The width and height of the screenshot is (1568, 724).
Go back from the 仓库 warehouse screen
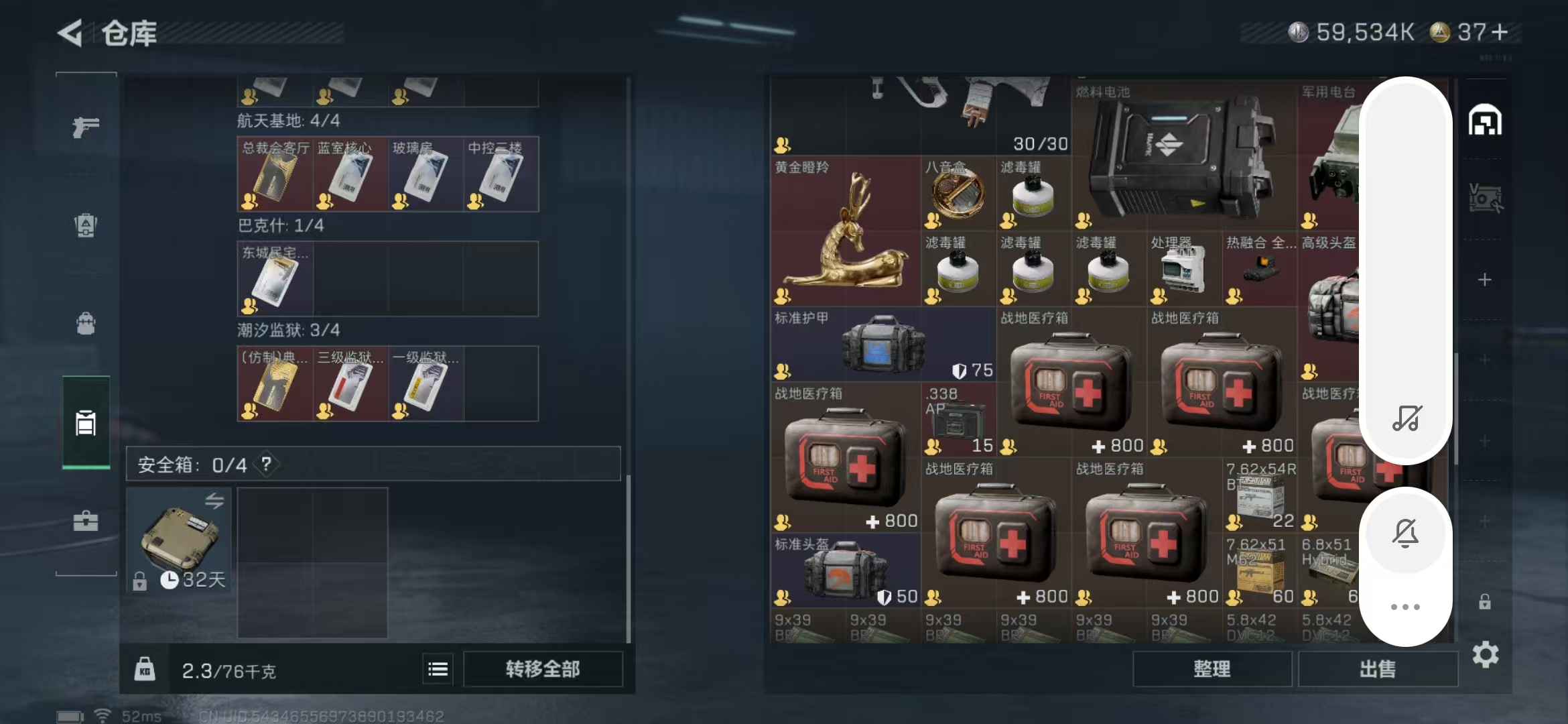(x=70, y=33)
